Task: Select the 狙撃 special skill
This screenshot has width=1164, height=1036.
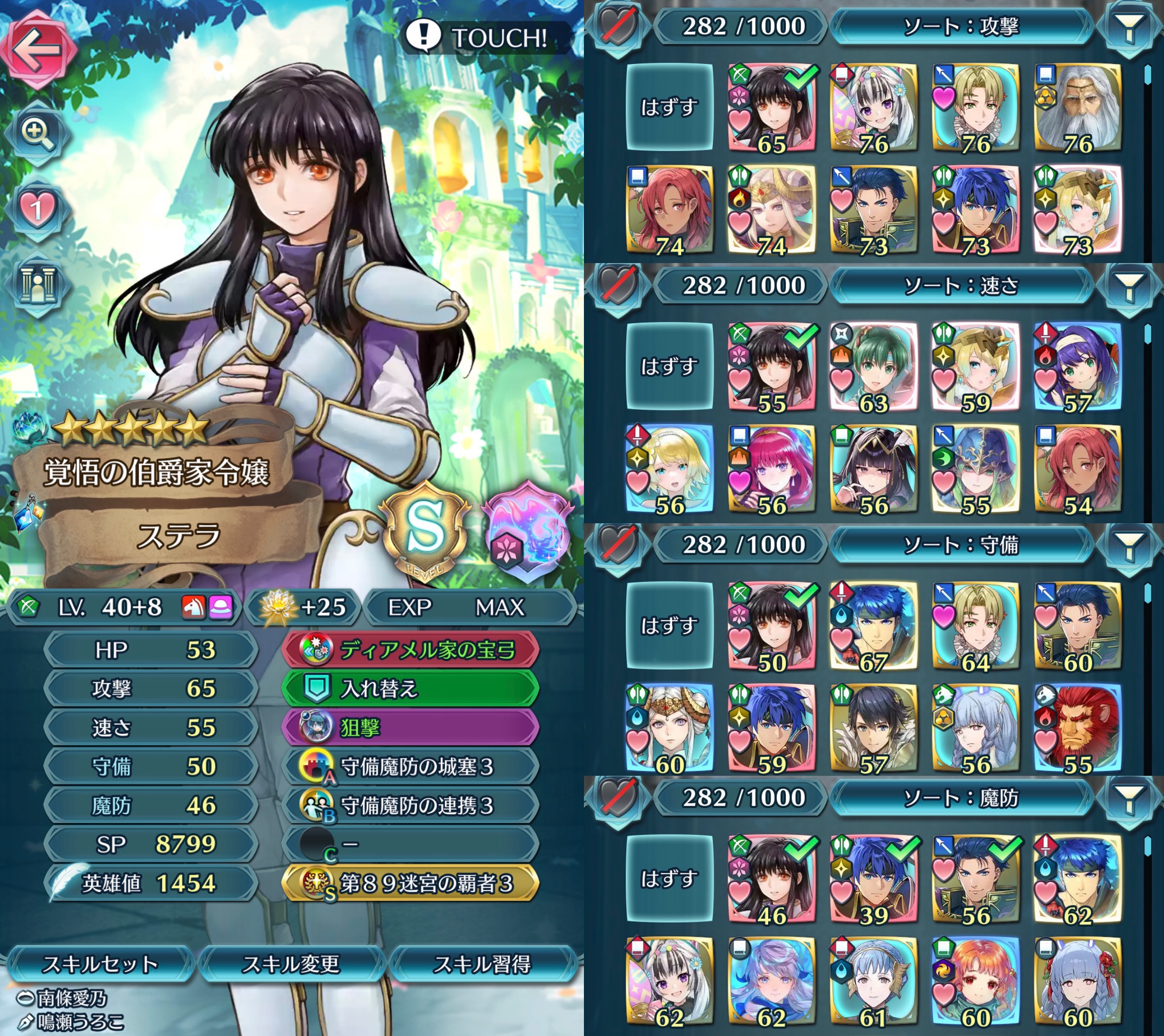Action: (x=410, y=727)
